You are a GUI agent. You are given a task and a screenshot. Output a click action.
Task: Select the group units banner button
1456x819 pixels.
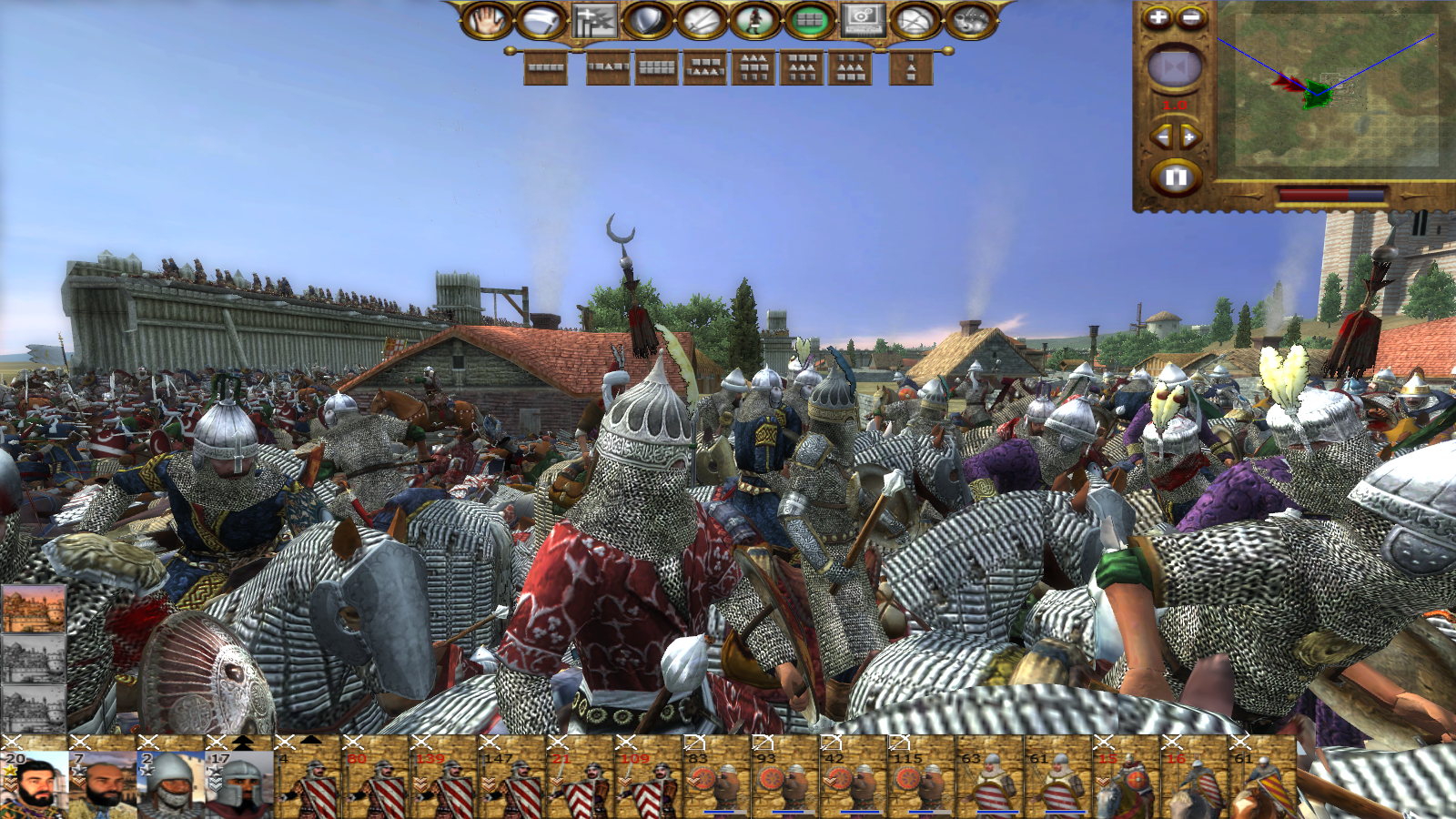[594, 20]
